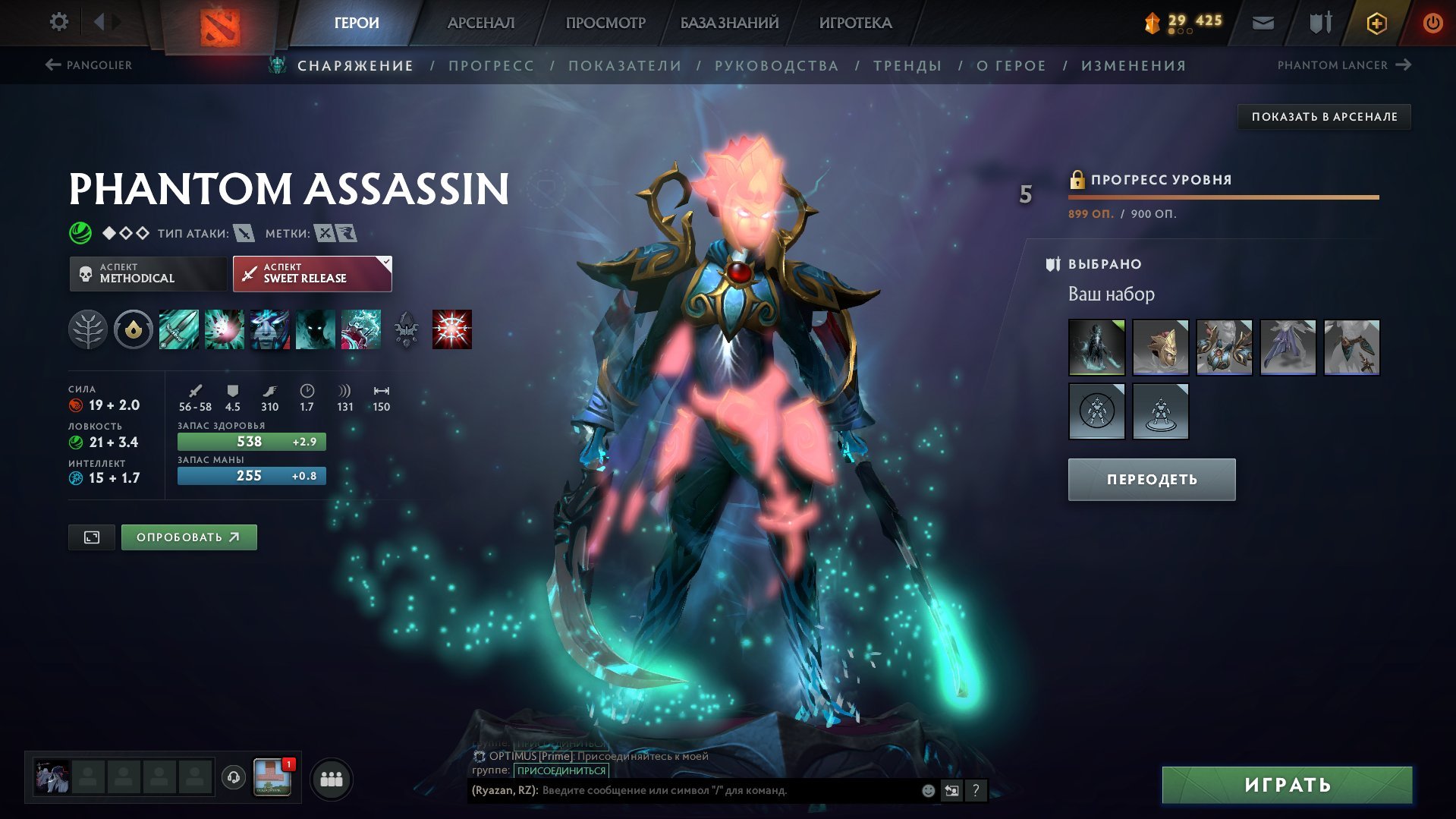The width and height of the screenshot is (1456, 819).
Task: Go to the ПРОГРЕСС hero subsection
Action: [x=491, y=66]
